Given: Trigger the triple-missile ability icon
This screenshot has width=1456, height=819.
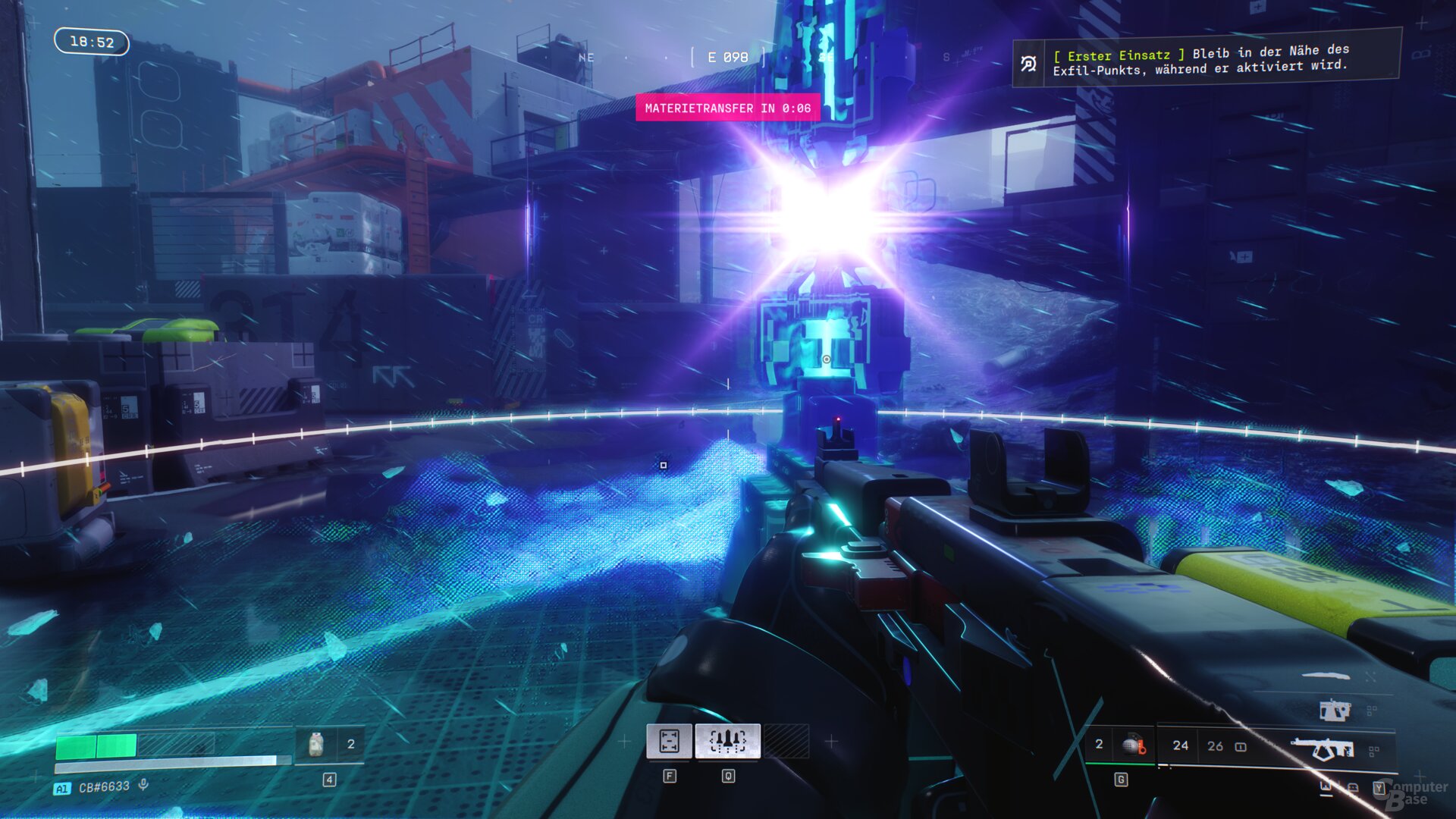Looking at the screenshot, I should coord(727,741).
